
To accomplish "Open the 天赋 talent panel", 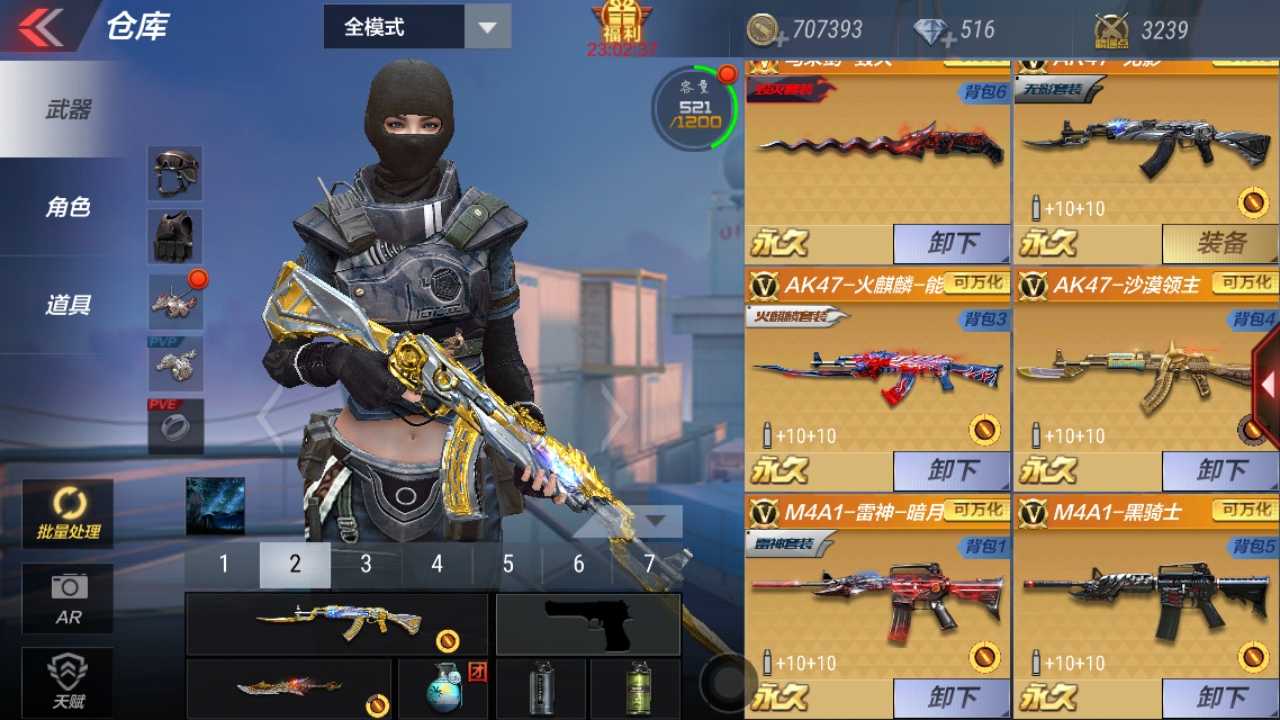I will [x=67, y=678].
